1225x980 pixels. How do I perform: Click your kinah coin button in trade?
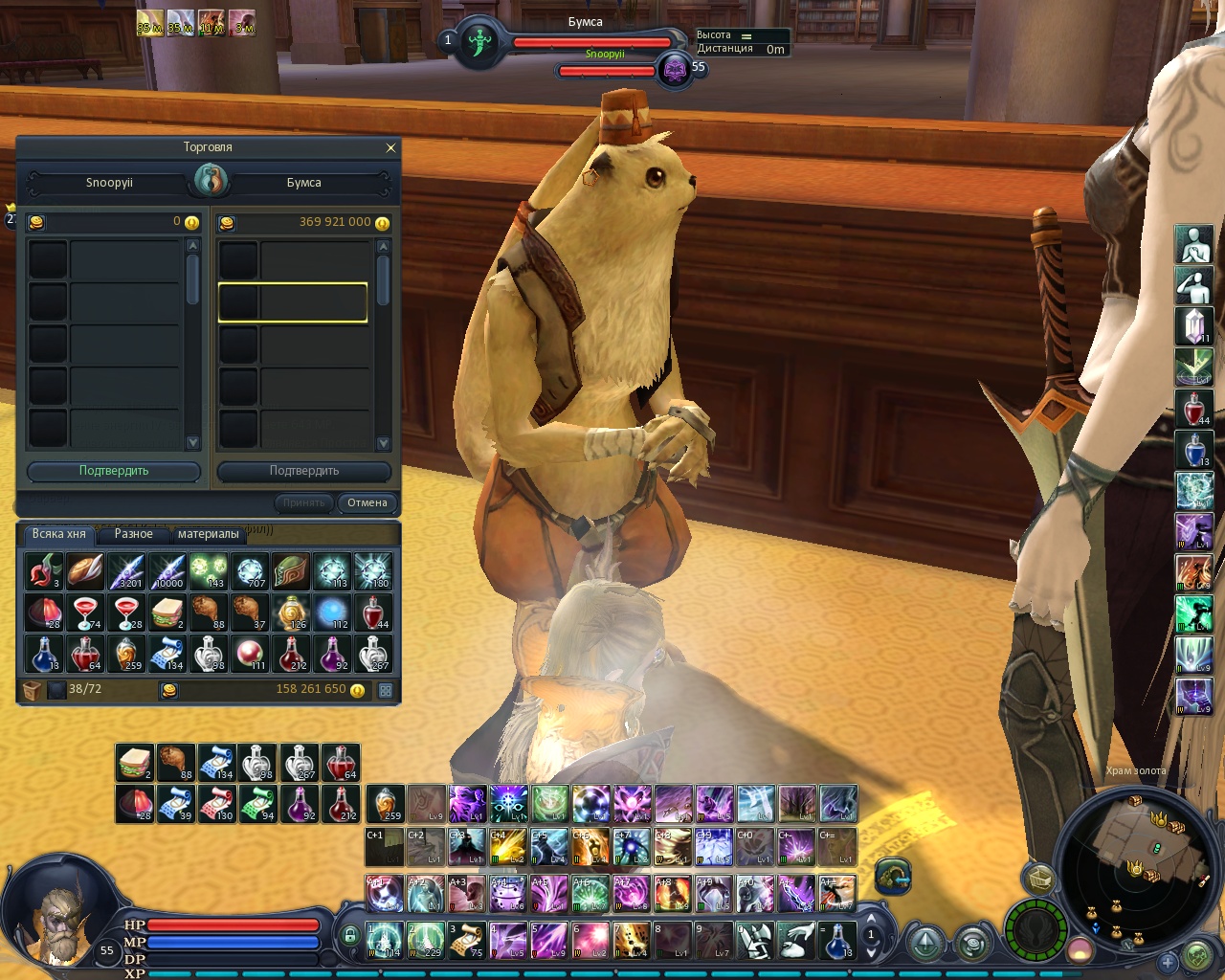[x=35, y=222]
